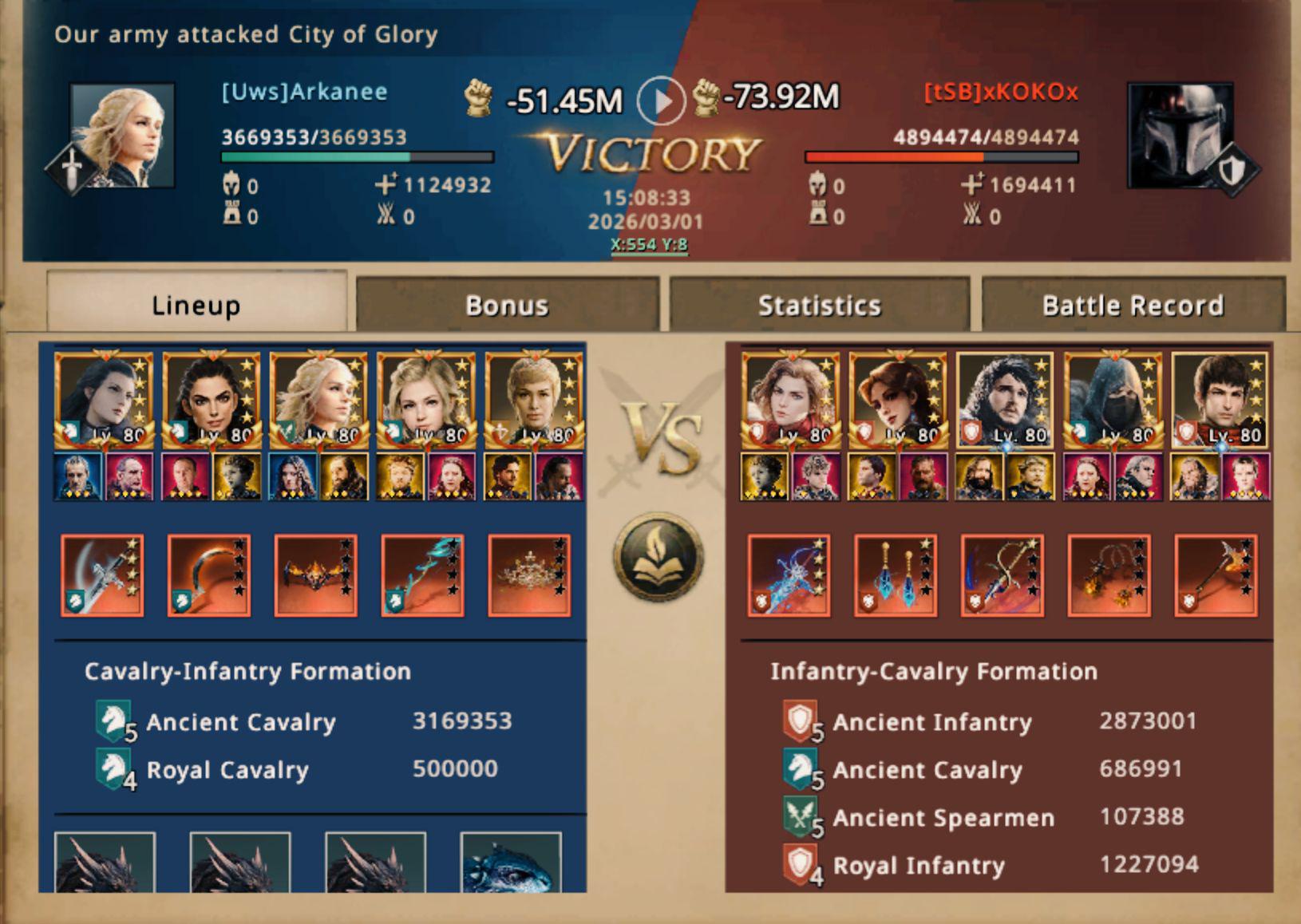This screenshot has height=924, width=1301.
Task: Play the battle replay
Action: tap(661, 101)
